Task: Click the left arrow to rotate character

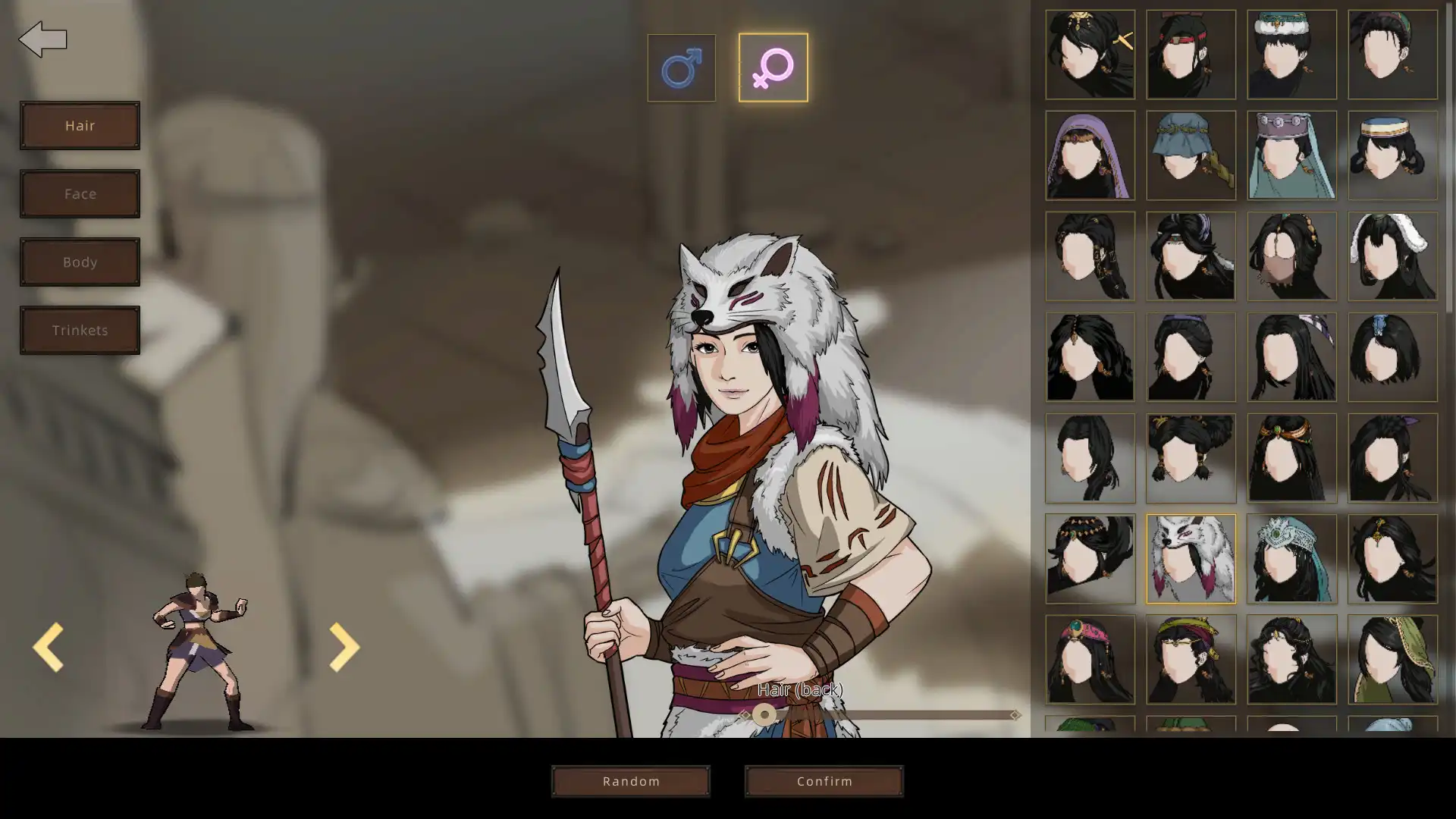Action: (49, 647)
